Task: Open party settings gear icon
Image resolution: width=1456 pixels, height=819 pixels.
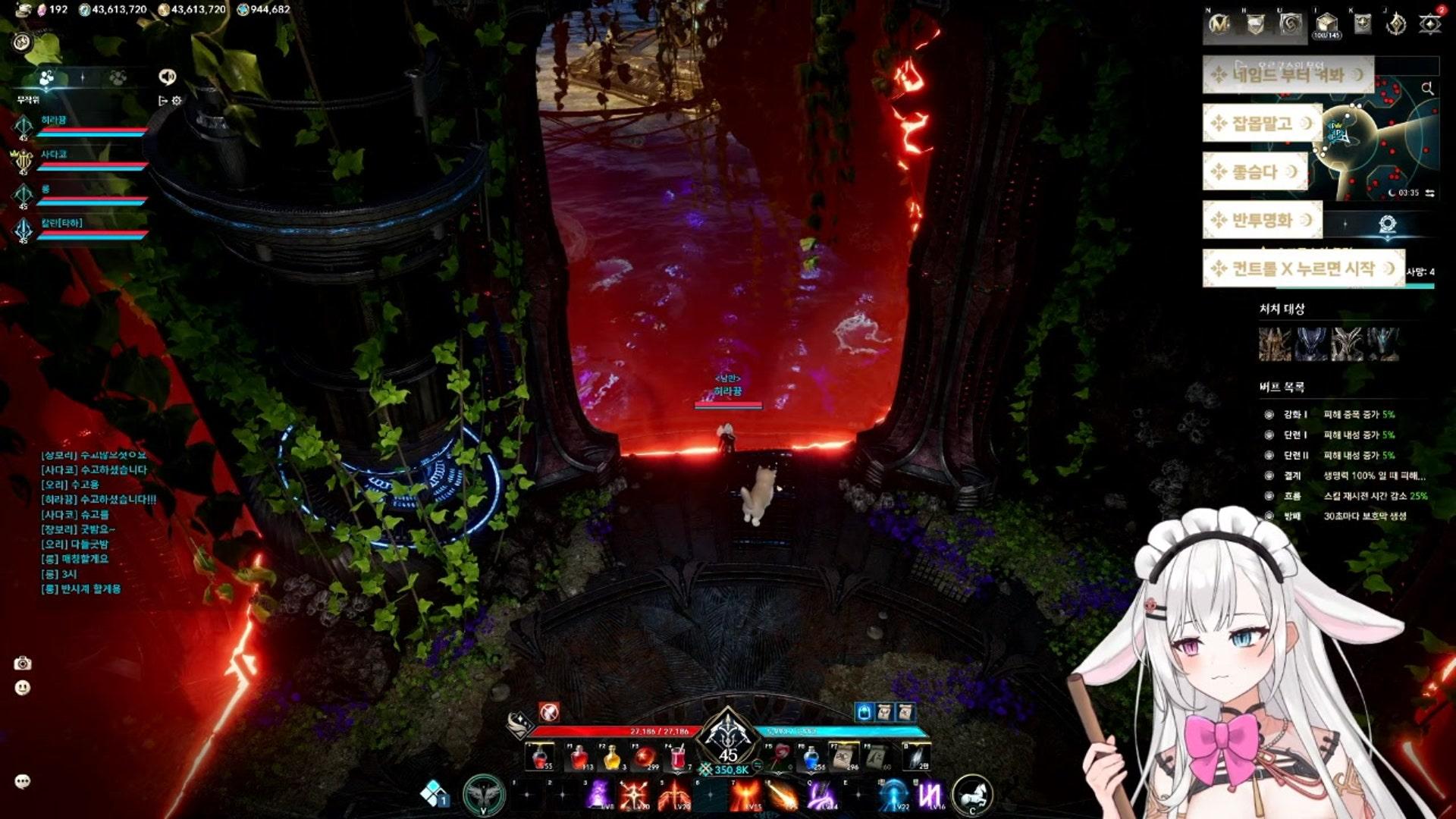Action: (x=177, y=100)
